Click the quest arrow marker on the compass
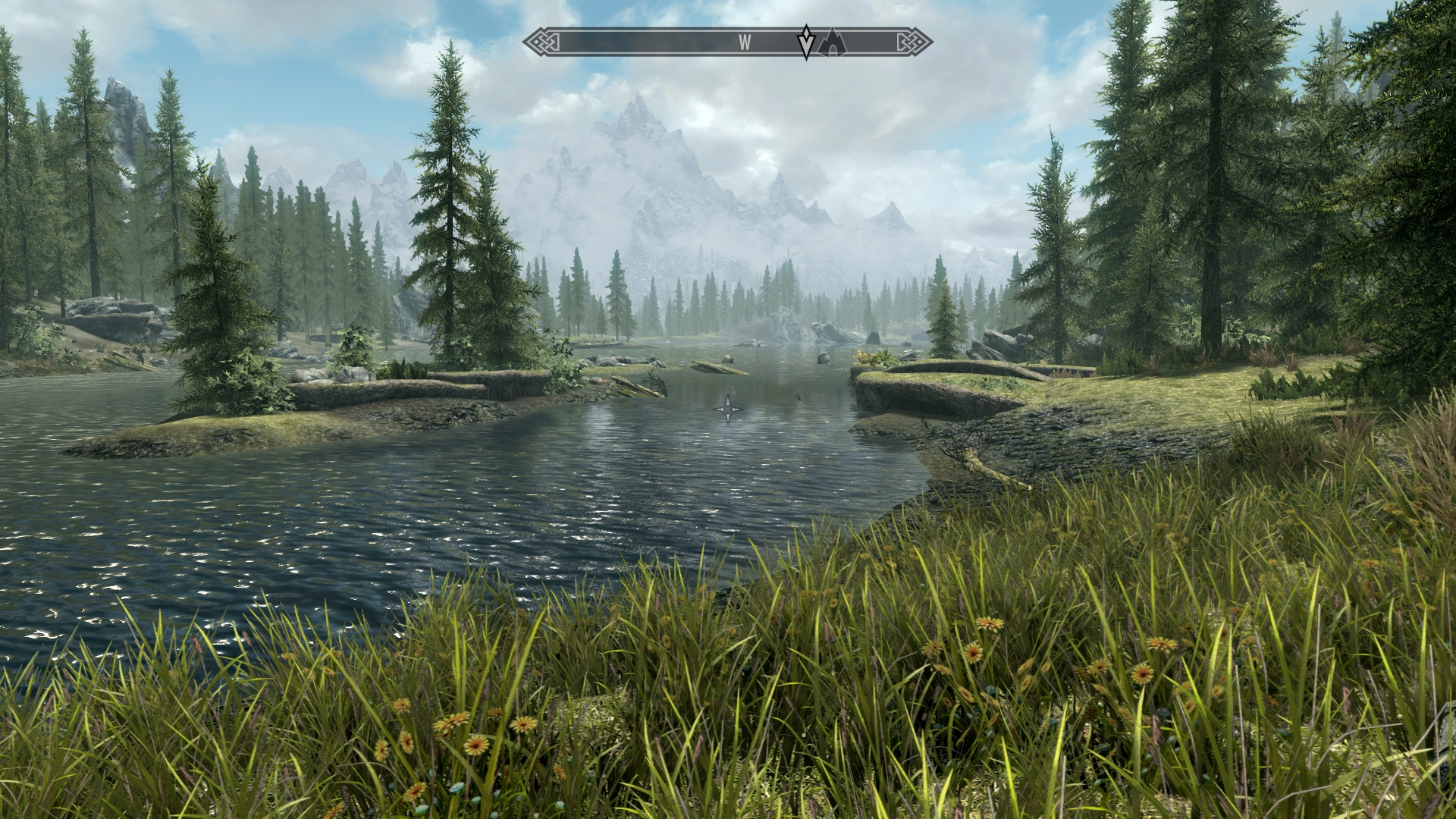This screenshot has height=819, width=1456. [806, 42]
